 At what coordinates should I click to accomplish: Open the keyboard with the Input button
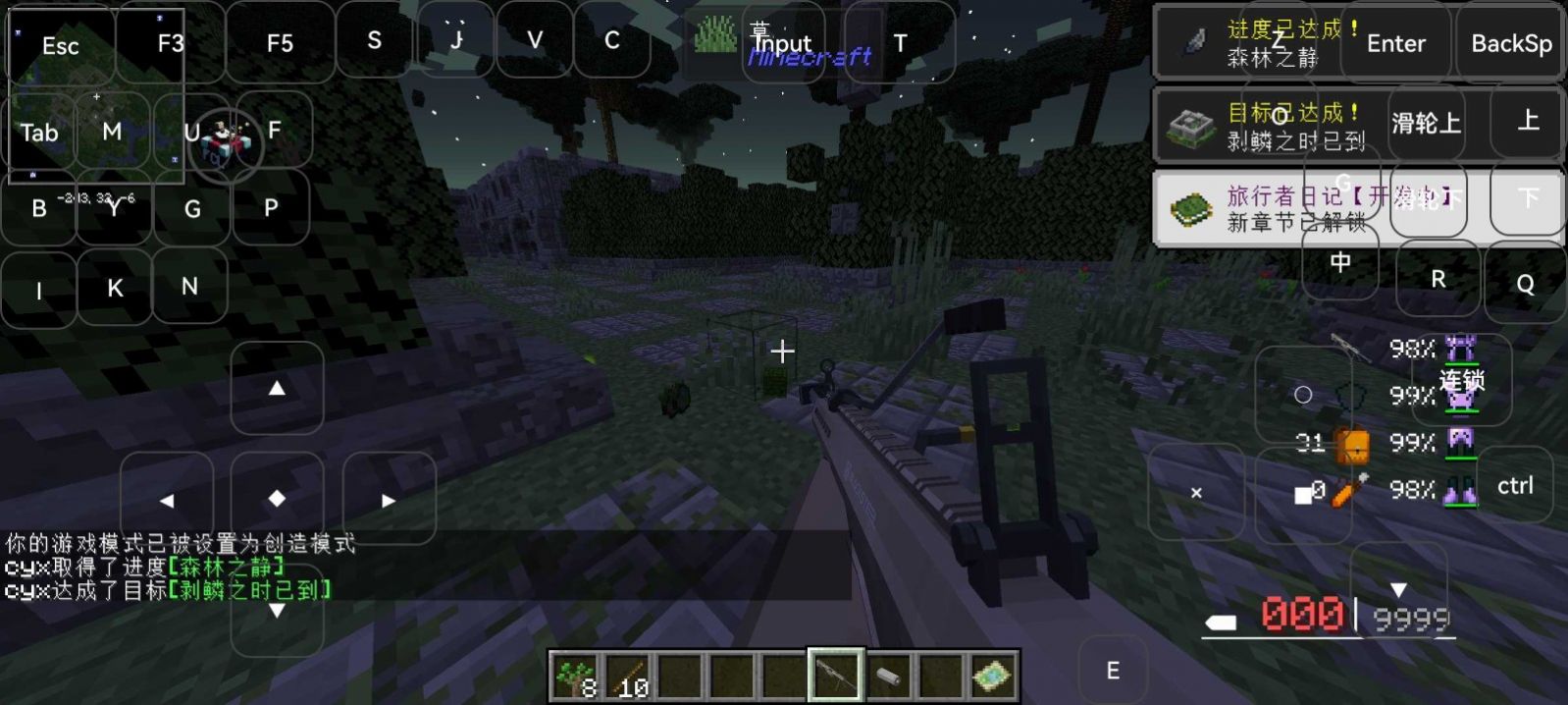(782, 43)
